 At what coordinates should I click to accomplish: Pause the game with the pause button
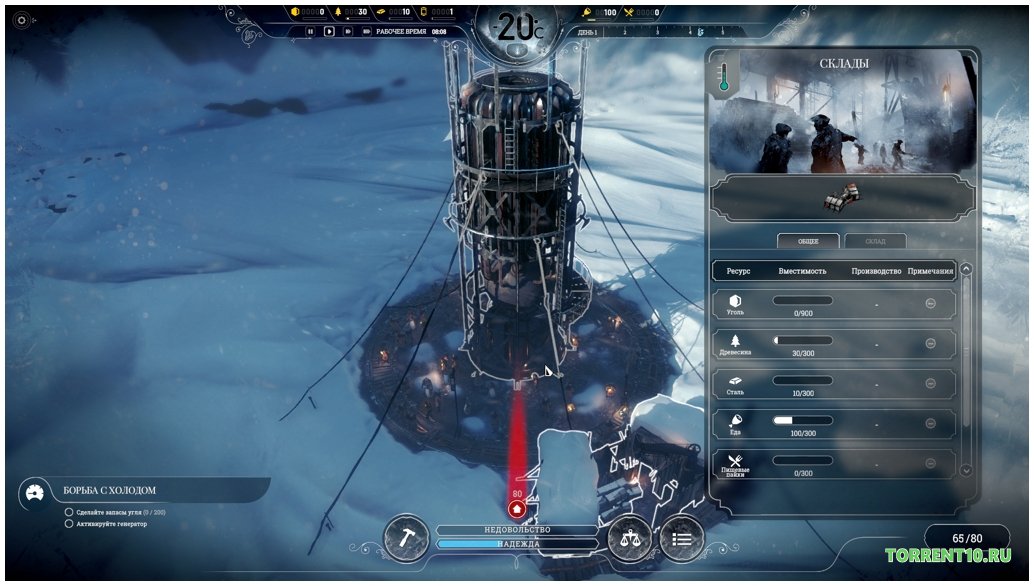(x=310, y=31)
